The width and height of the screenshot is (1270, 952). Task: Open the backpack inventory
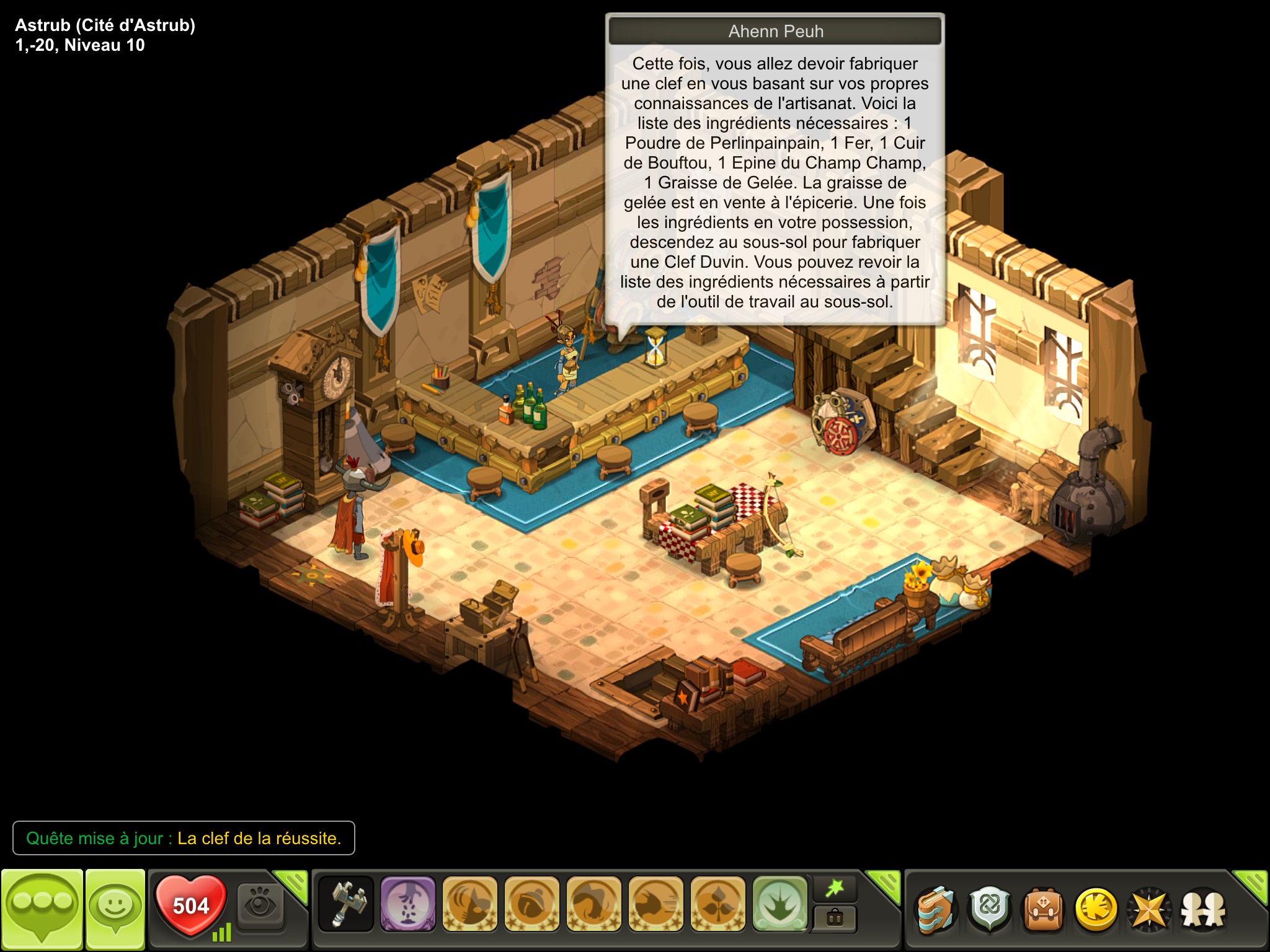pos(1043,909)
